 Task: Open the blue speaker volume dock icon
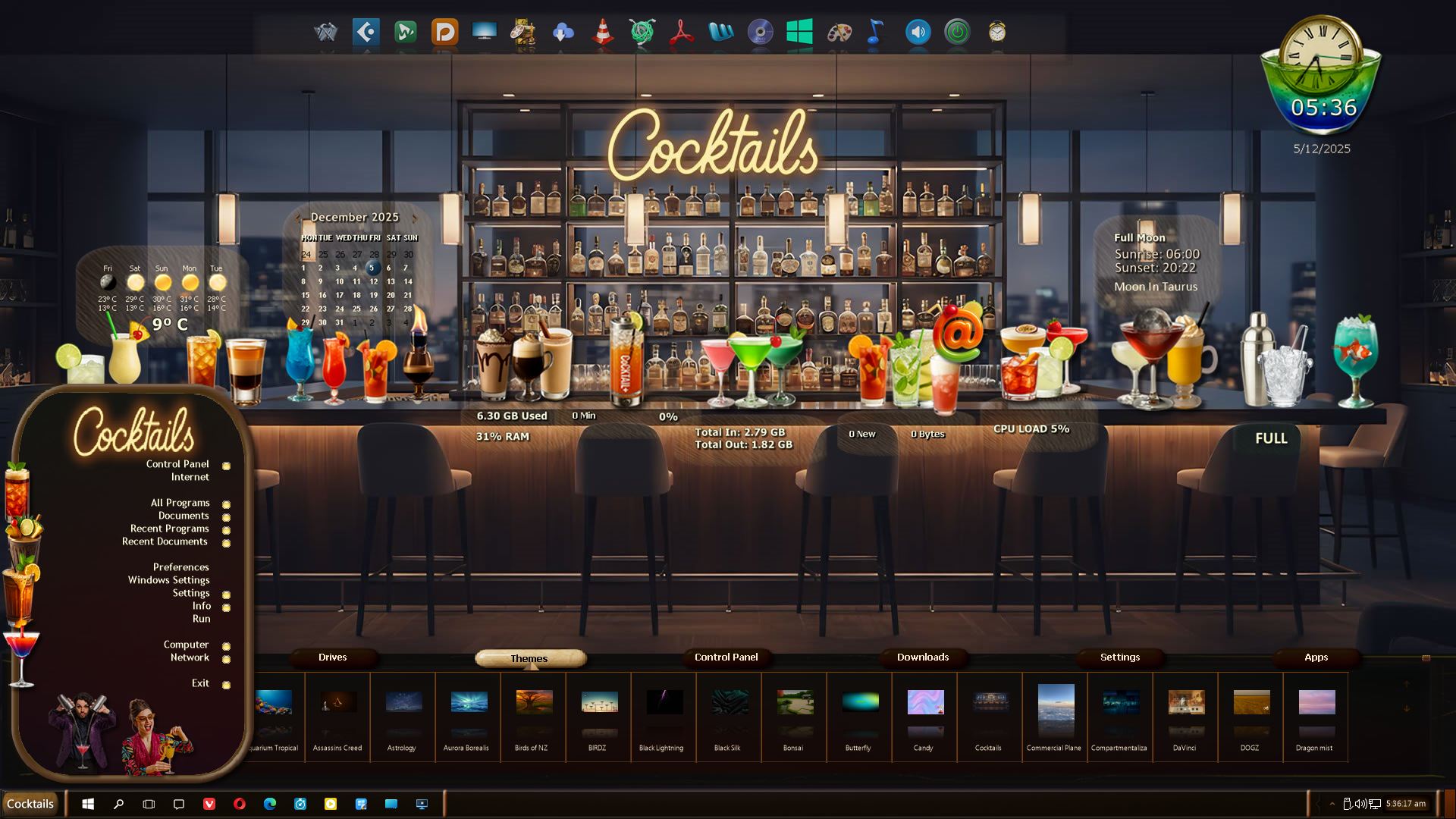click(x=918, y=33)
